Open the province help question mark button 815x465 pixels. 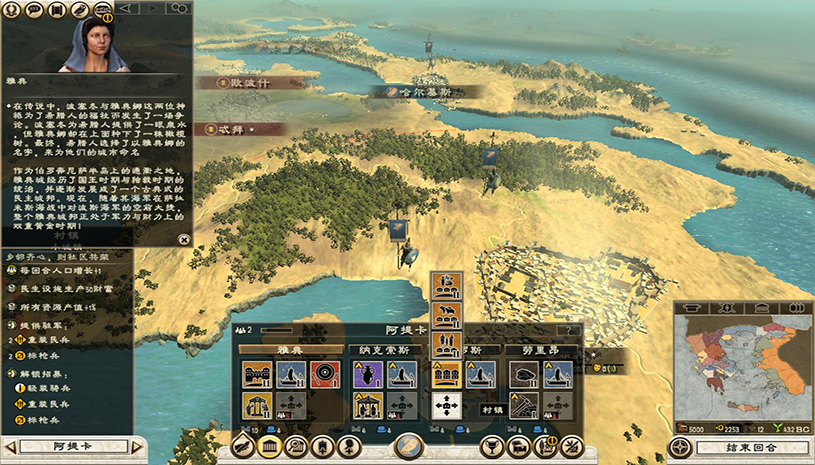[x=570, y=330]
